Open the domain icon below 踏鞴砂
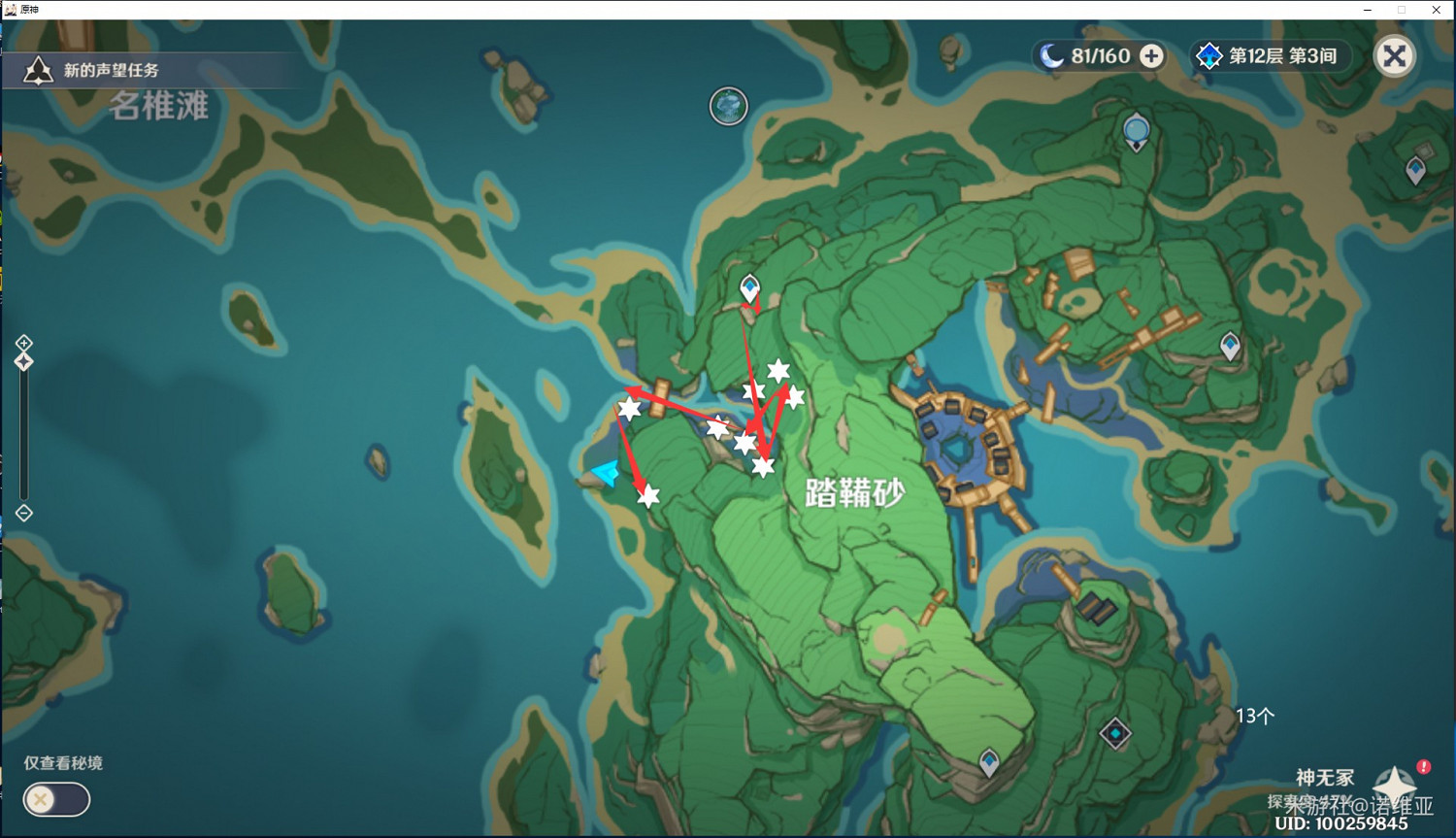 pyautogui.click(x=1115, y=735)
